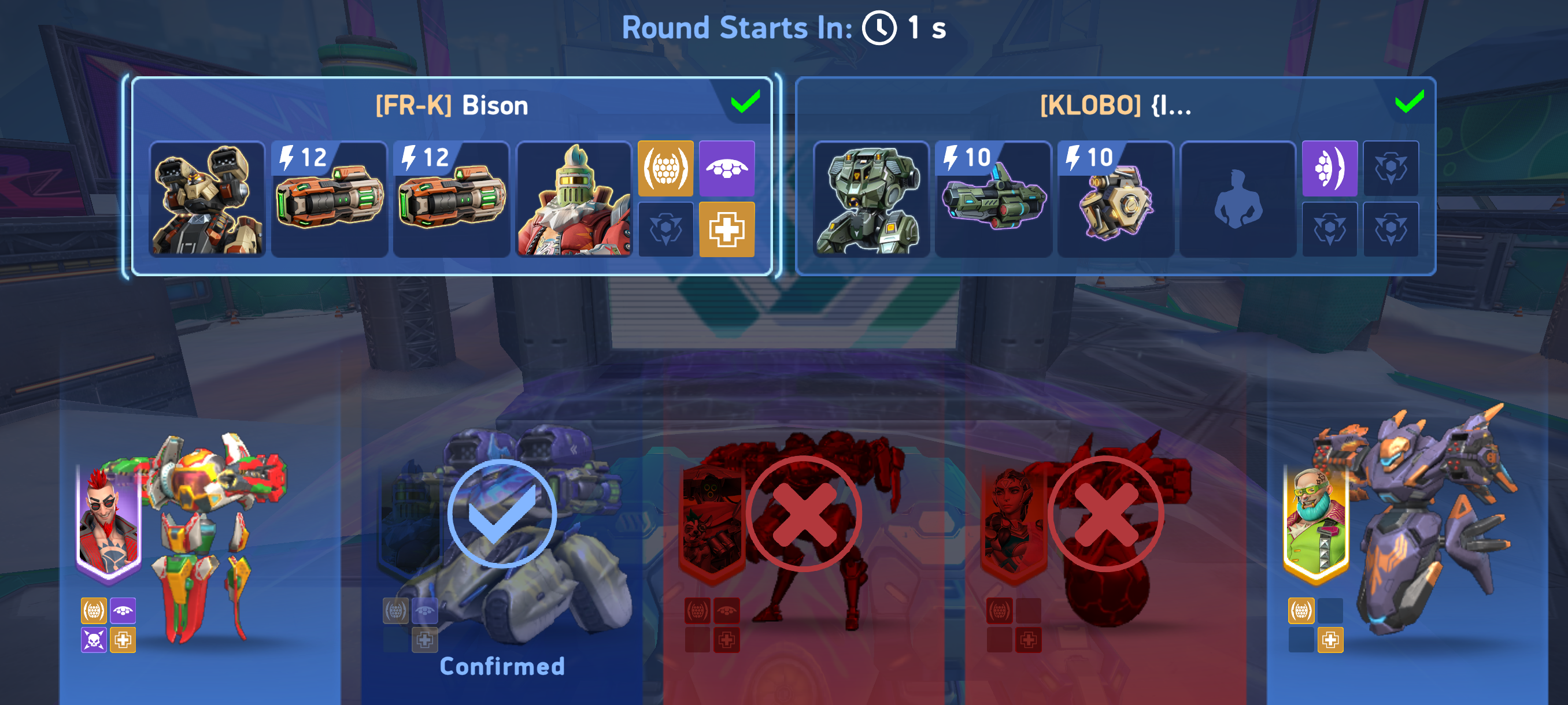The image size is (1568, 705).
Task: Open the empty pilot silhouette slot
Action: (1237, 199)
